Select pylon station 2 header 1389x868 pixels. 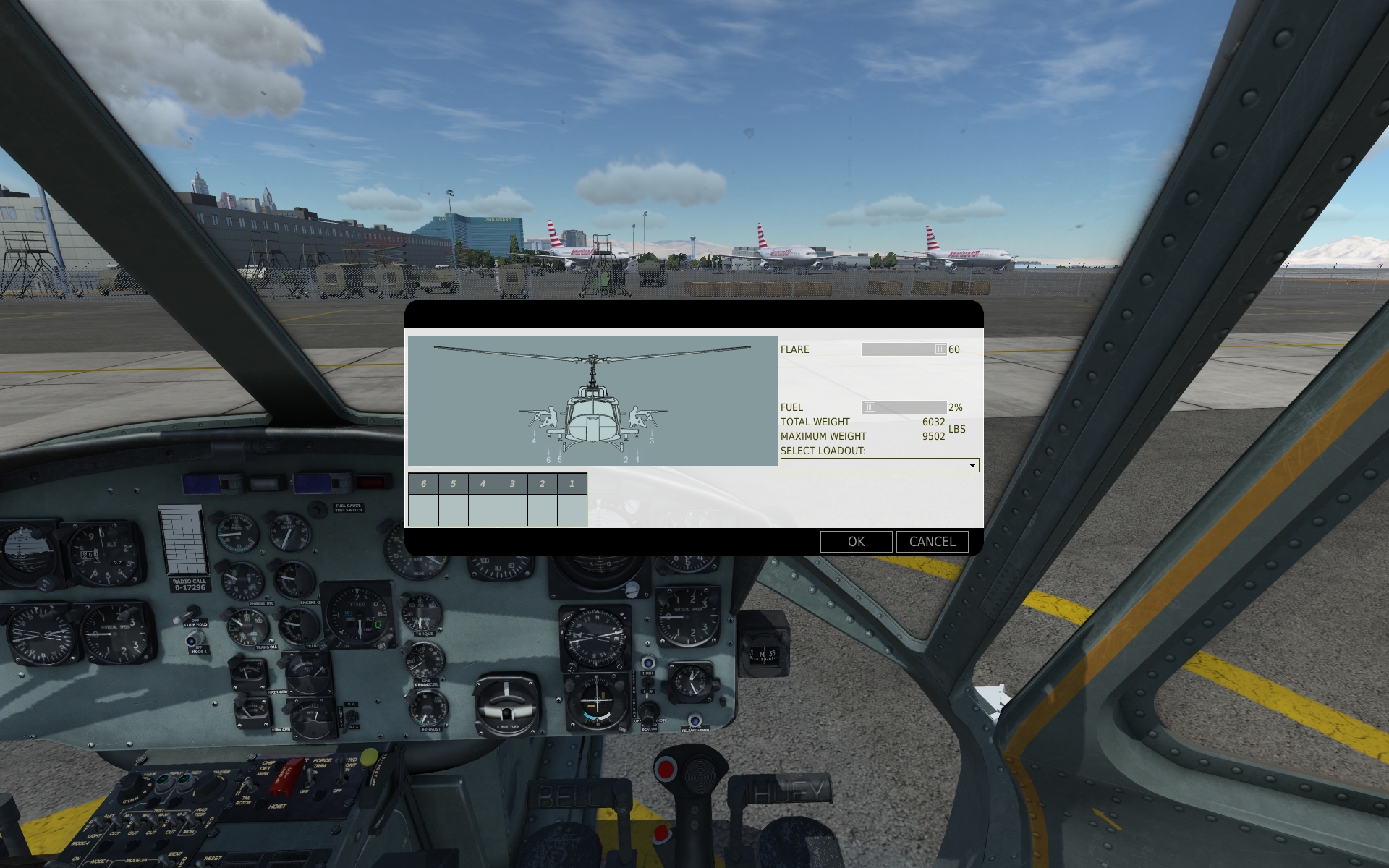(543, 484)
